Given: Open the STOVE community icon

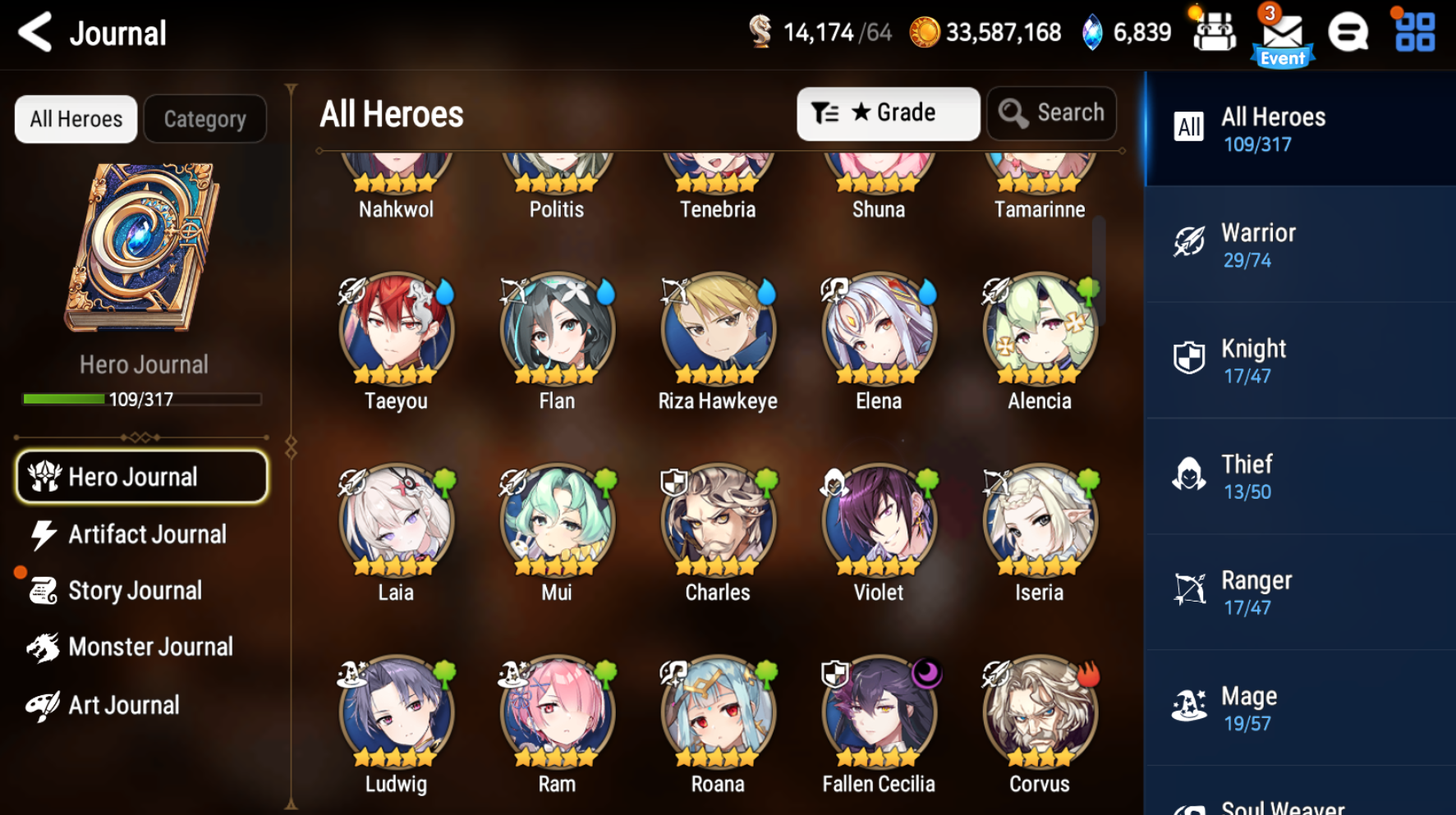Looking at the screenshot, I should point(1349,31).
